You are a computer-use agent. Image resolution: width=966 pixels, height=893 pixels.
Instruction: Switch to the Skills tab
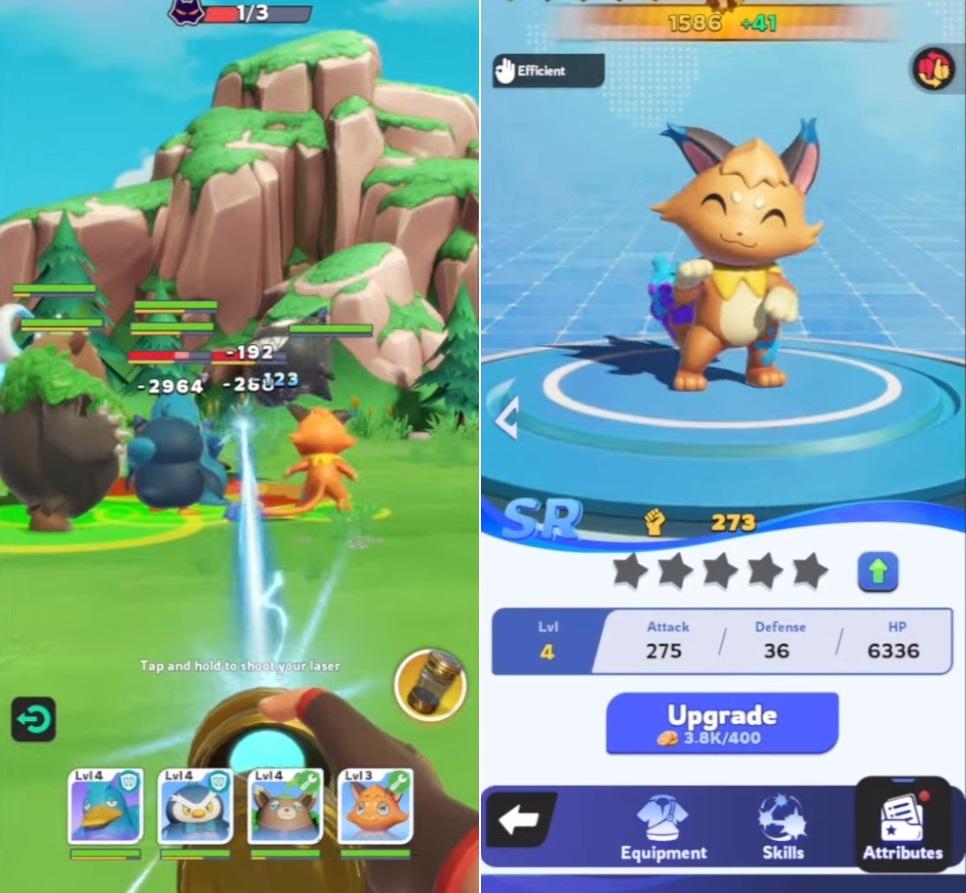(782, 827)
